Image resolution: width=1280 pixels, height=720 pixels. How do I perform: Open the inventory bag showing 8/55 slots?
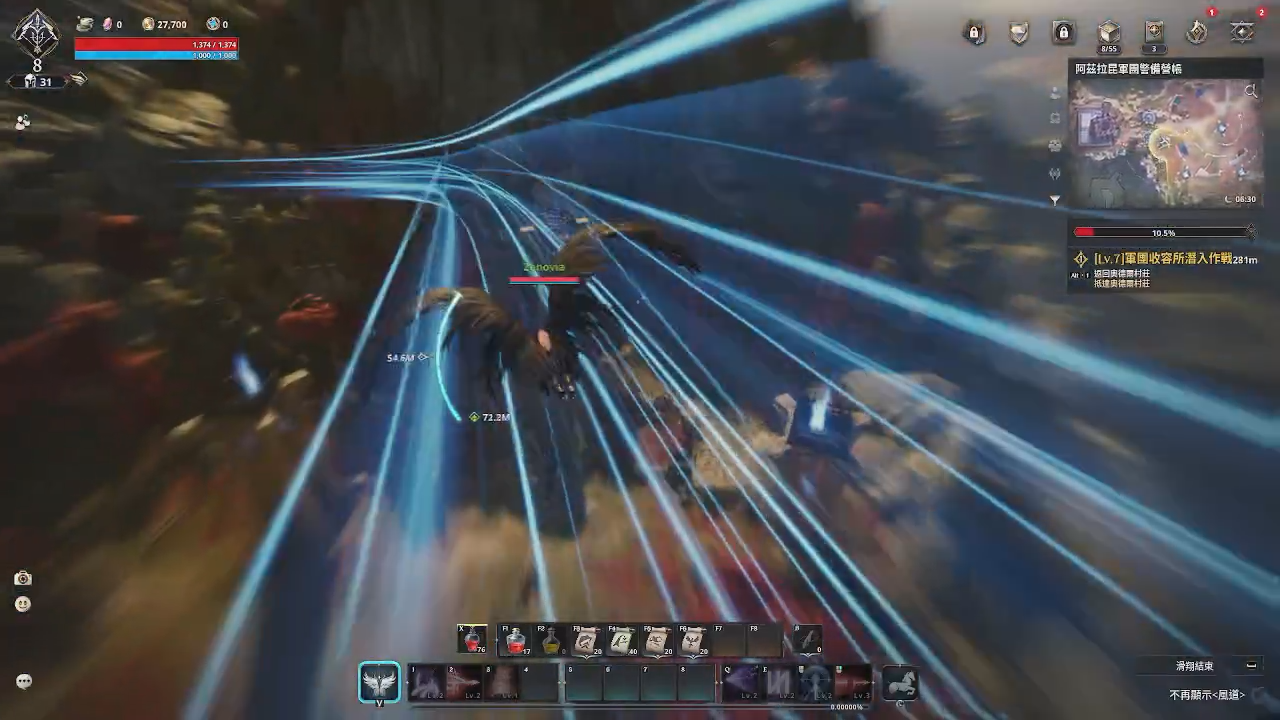(1109, 32)
